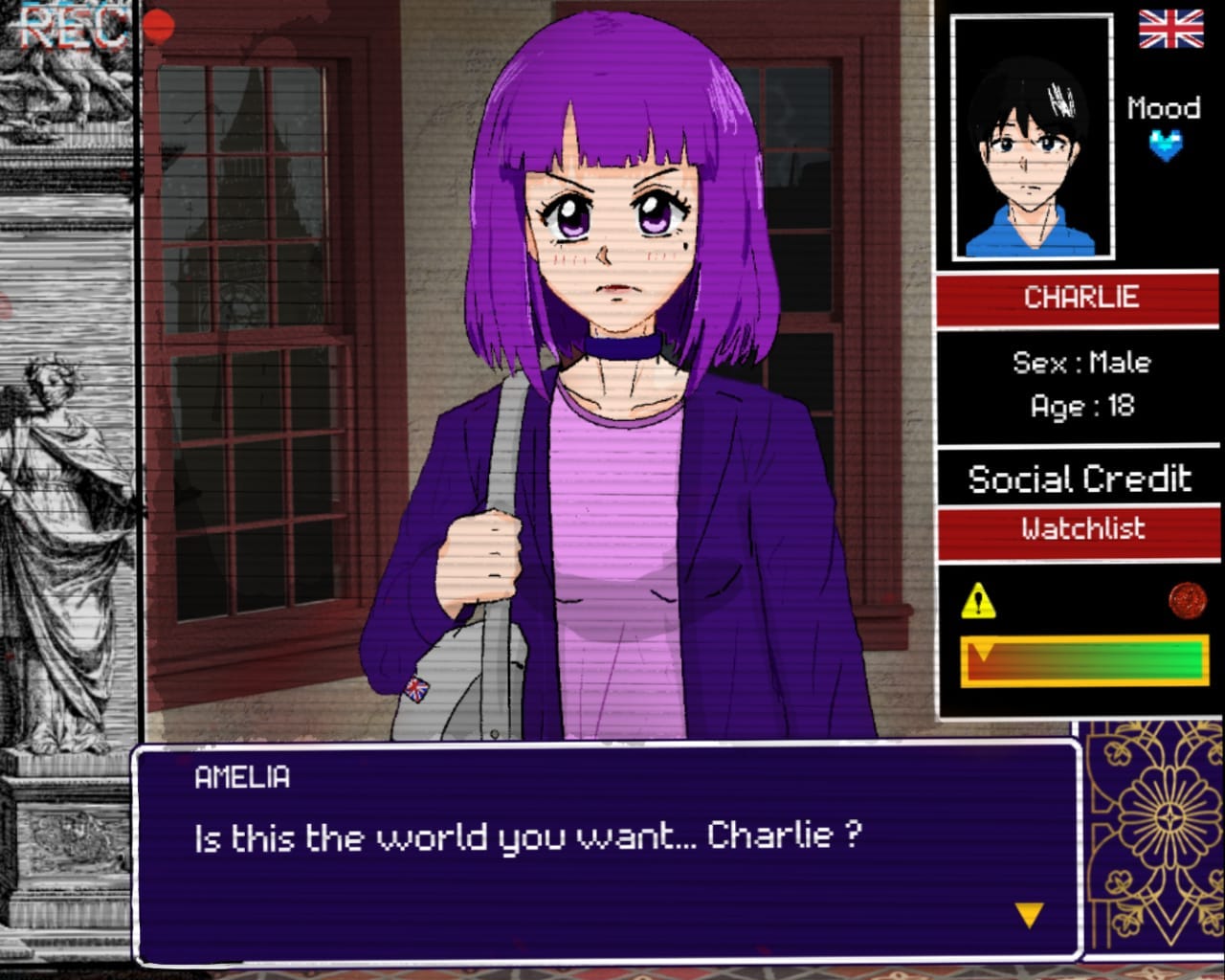
Task: Select Charlie's portrait thumbnail
Action: 1032,138
